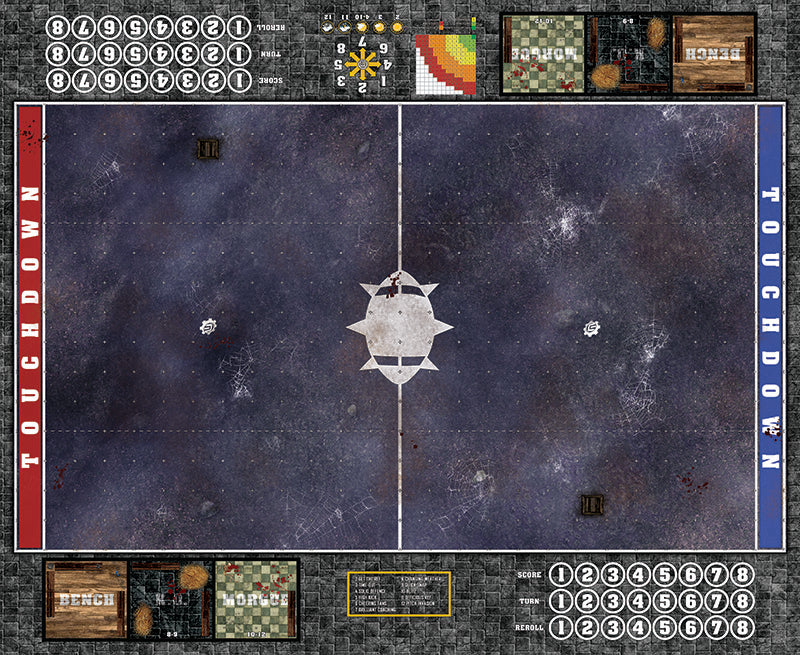Open the yellow-bordered kick-off event table
800x655 pixels.
click(x=400, y=594)
